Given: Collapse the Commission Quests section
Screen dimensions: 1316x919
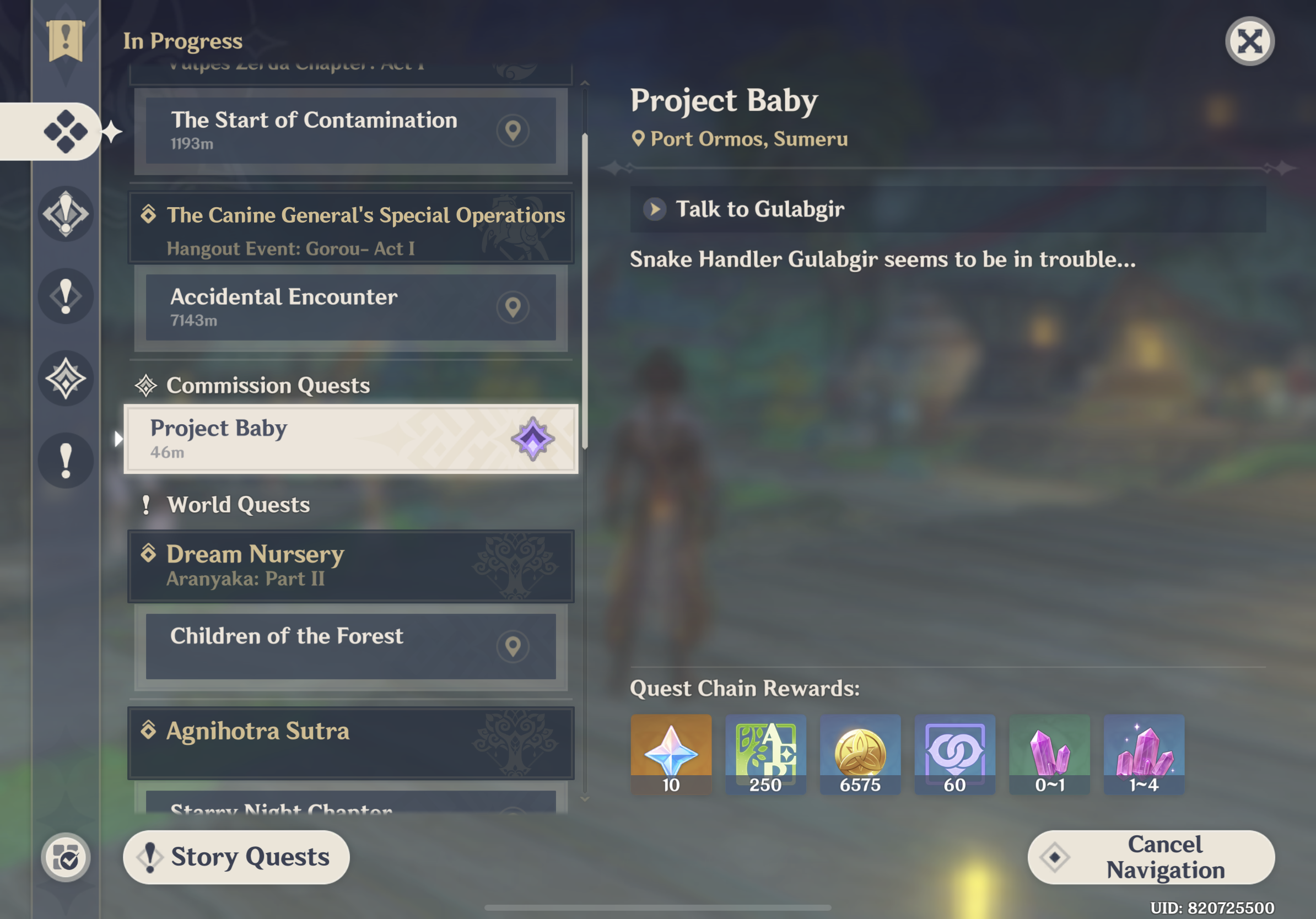Looking at the screenshot, I should coord(267,385).
